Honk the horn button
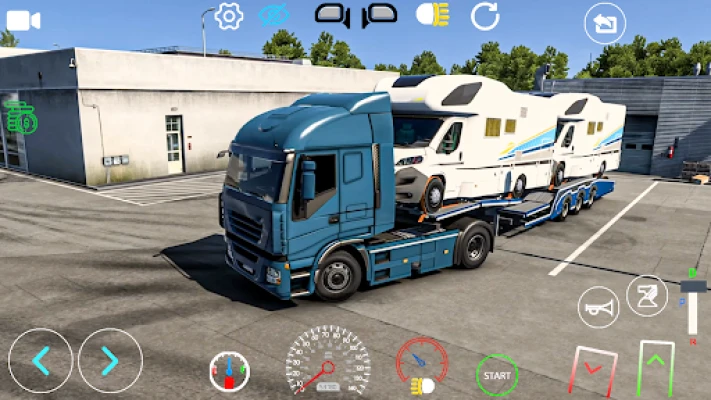The image size is (711, 400). [599, 307]
